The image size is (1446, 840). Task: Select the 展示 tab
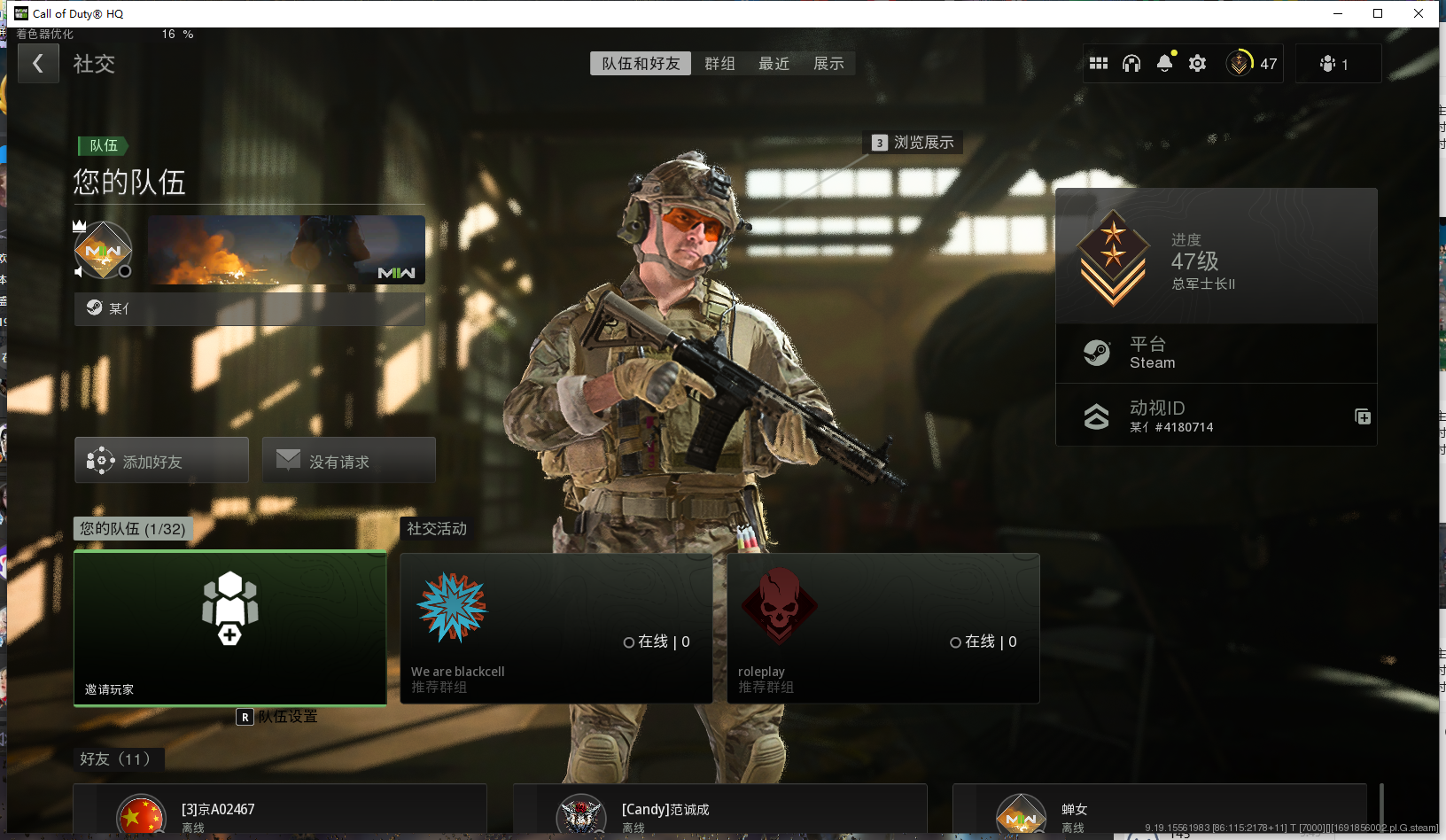(828, 64)
